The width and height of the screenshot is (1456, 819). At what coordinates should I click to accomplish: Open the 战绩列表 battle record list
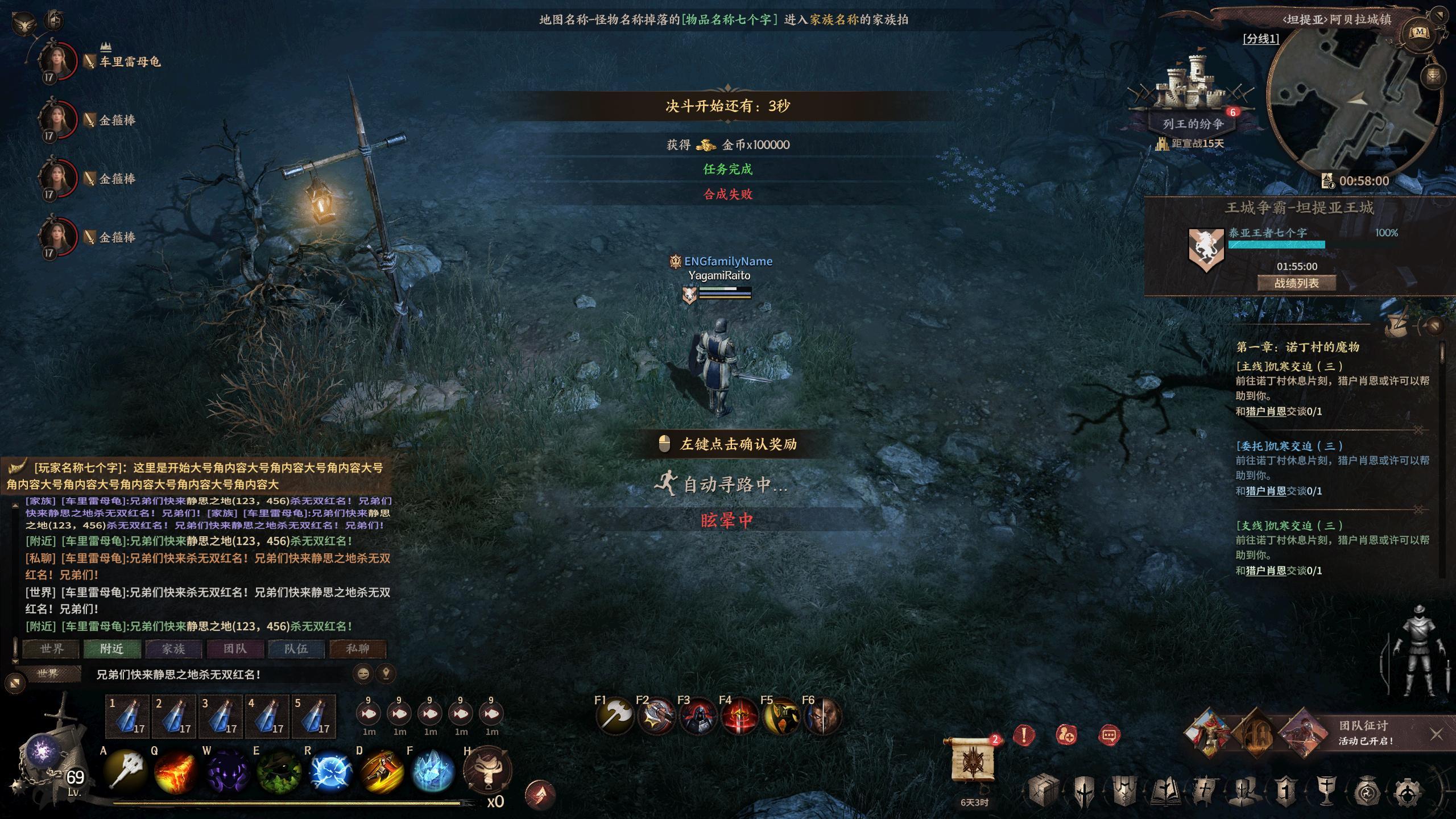point(1296,283)
